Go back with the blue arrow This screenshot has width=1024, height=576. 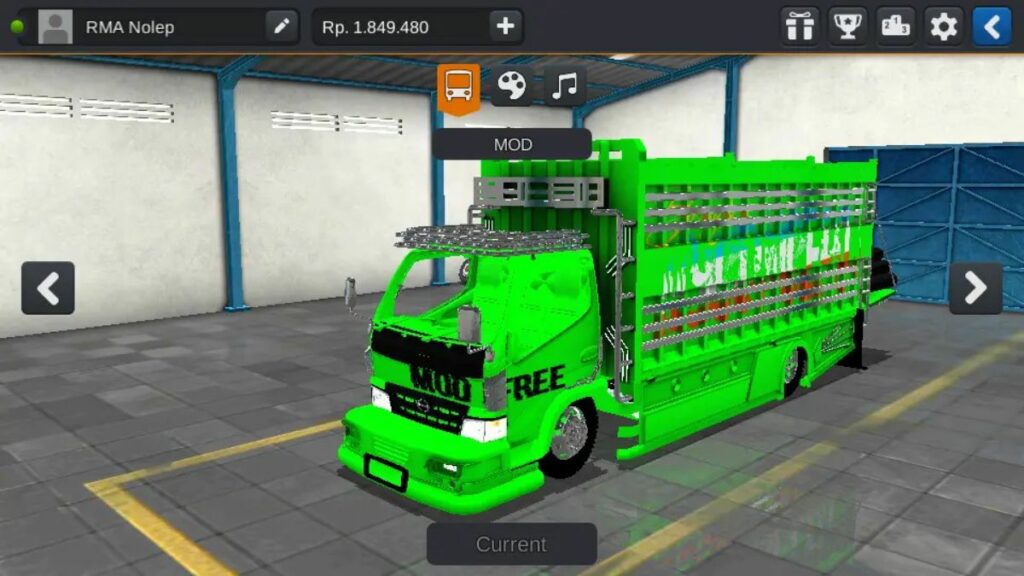coord(992,27)
